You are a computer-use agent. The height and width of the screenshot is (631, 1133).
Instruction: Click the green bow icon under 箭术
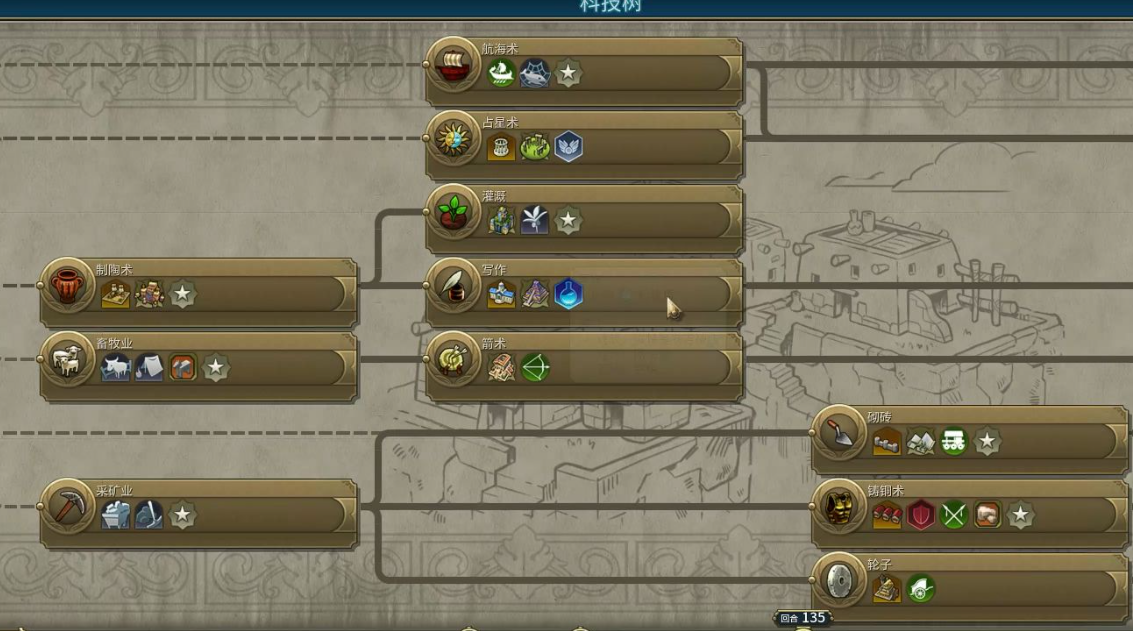click(x=535, y=368)
